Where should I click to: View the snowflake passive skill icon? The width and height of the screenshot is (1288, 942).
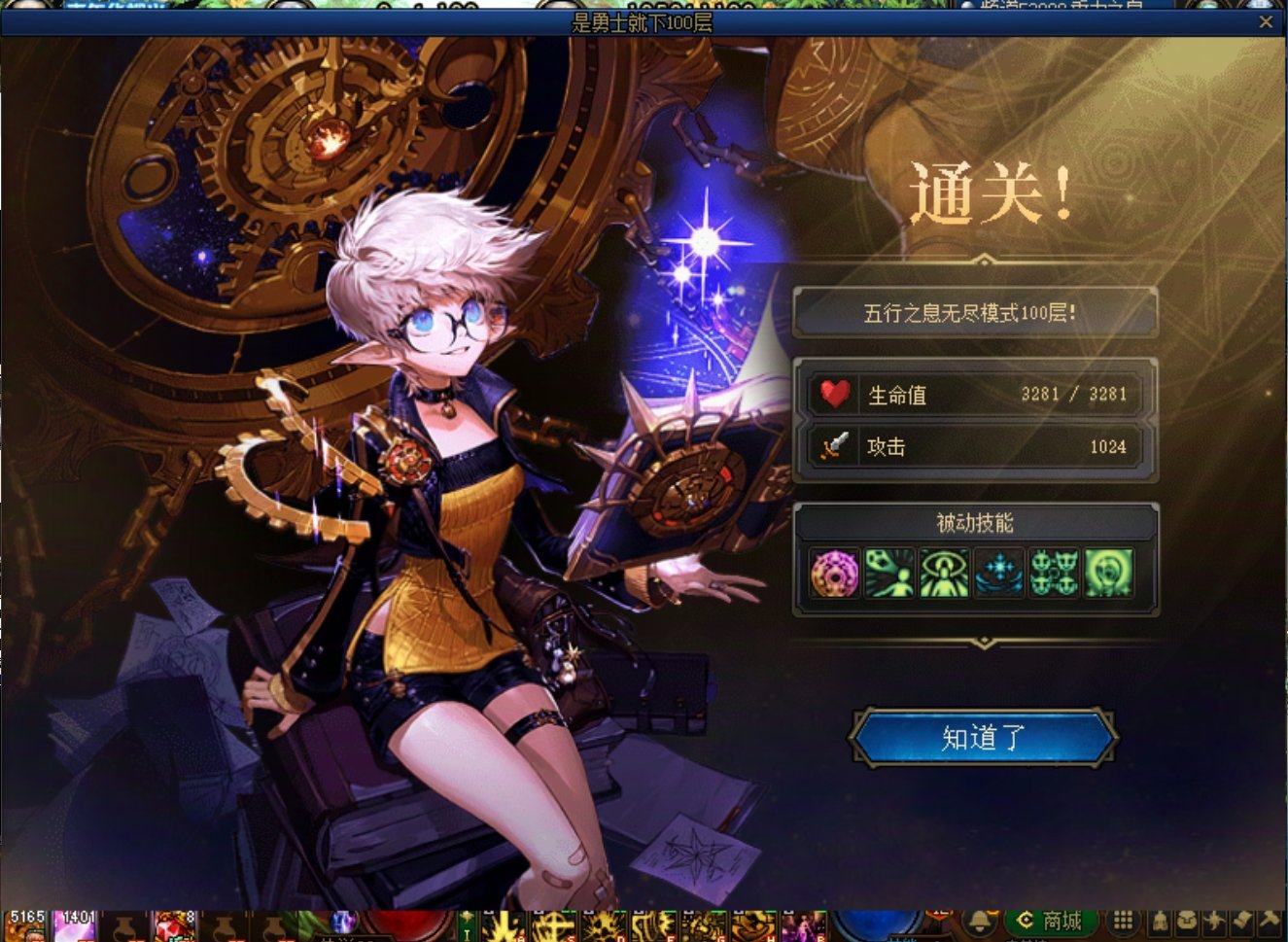pos(998,574)
